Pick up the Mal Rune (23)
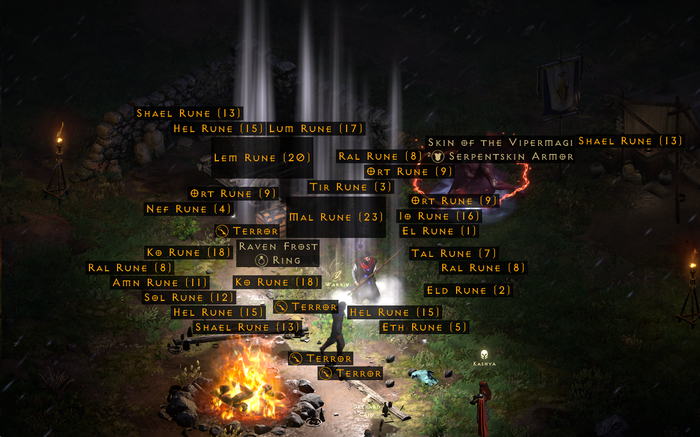700x437 pixels. pyautogui.click(x=336, y=217)
